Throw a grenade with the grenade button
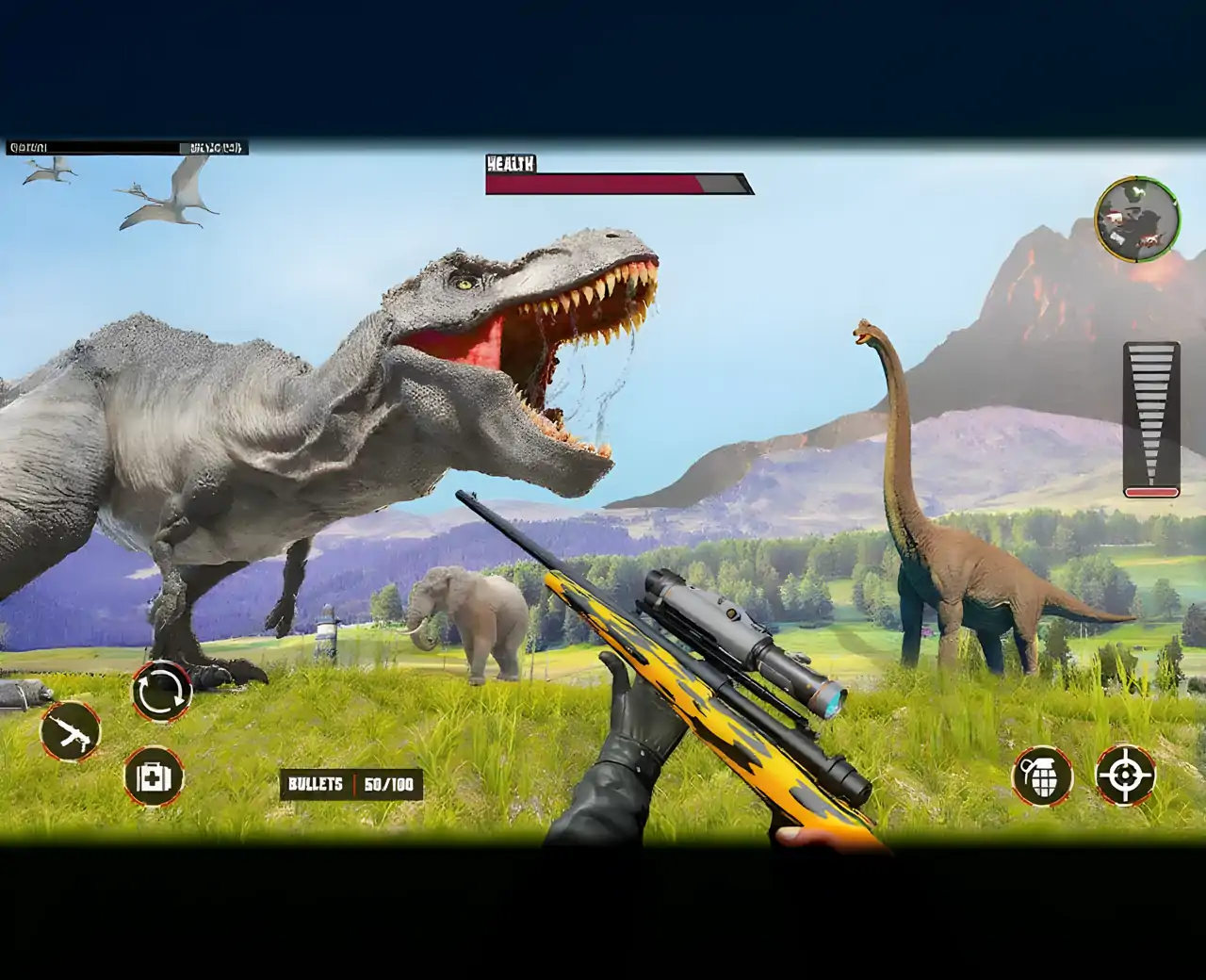The width and height of the screenshot is (1206, 980). [x=1042, y=776]
